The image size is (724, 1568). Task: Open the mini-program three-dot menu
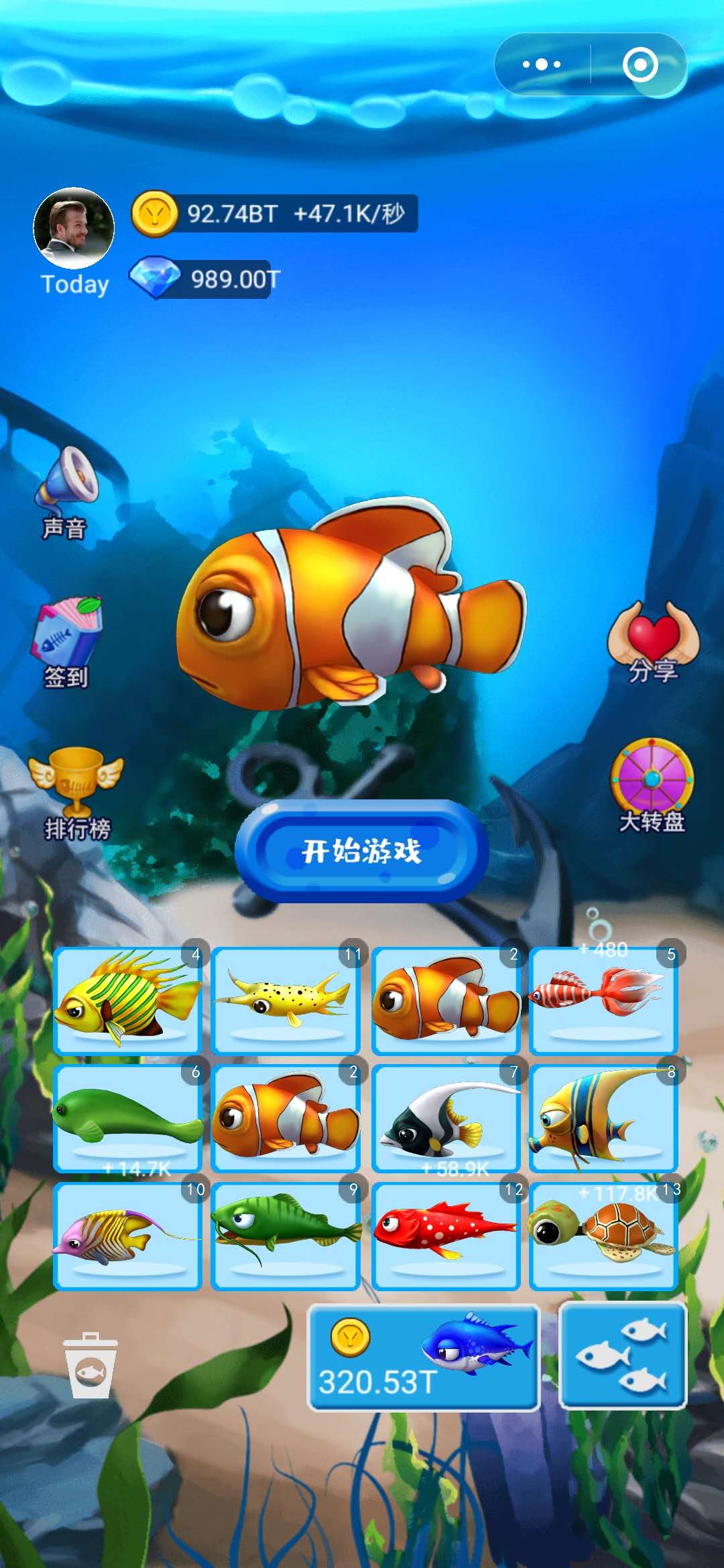542,65
